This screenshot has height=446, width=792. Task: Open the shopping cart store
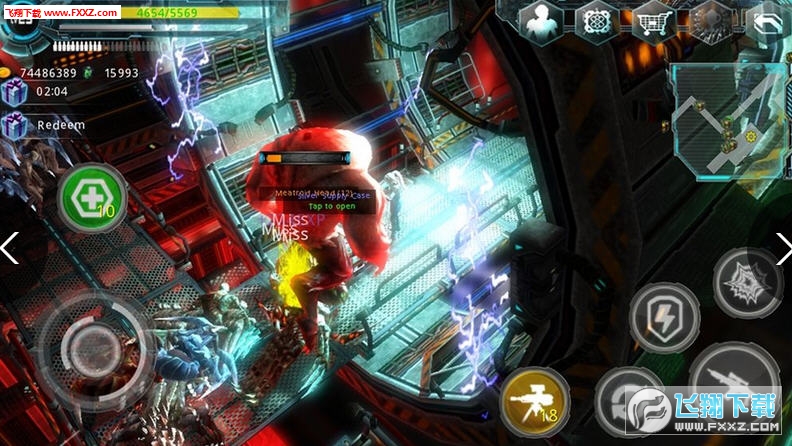click(655, 21)
